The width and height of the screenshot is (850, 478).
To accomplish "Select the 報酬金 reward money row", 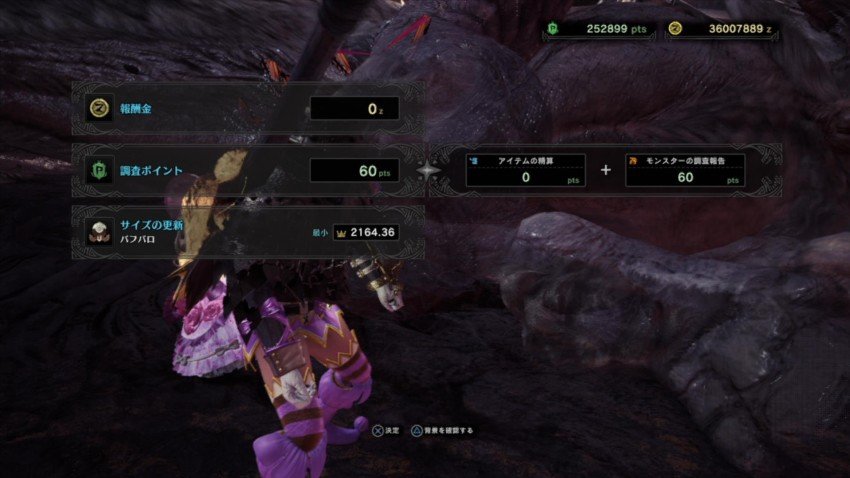I will pyautogui.click(x=247, y=108).
